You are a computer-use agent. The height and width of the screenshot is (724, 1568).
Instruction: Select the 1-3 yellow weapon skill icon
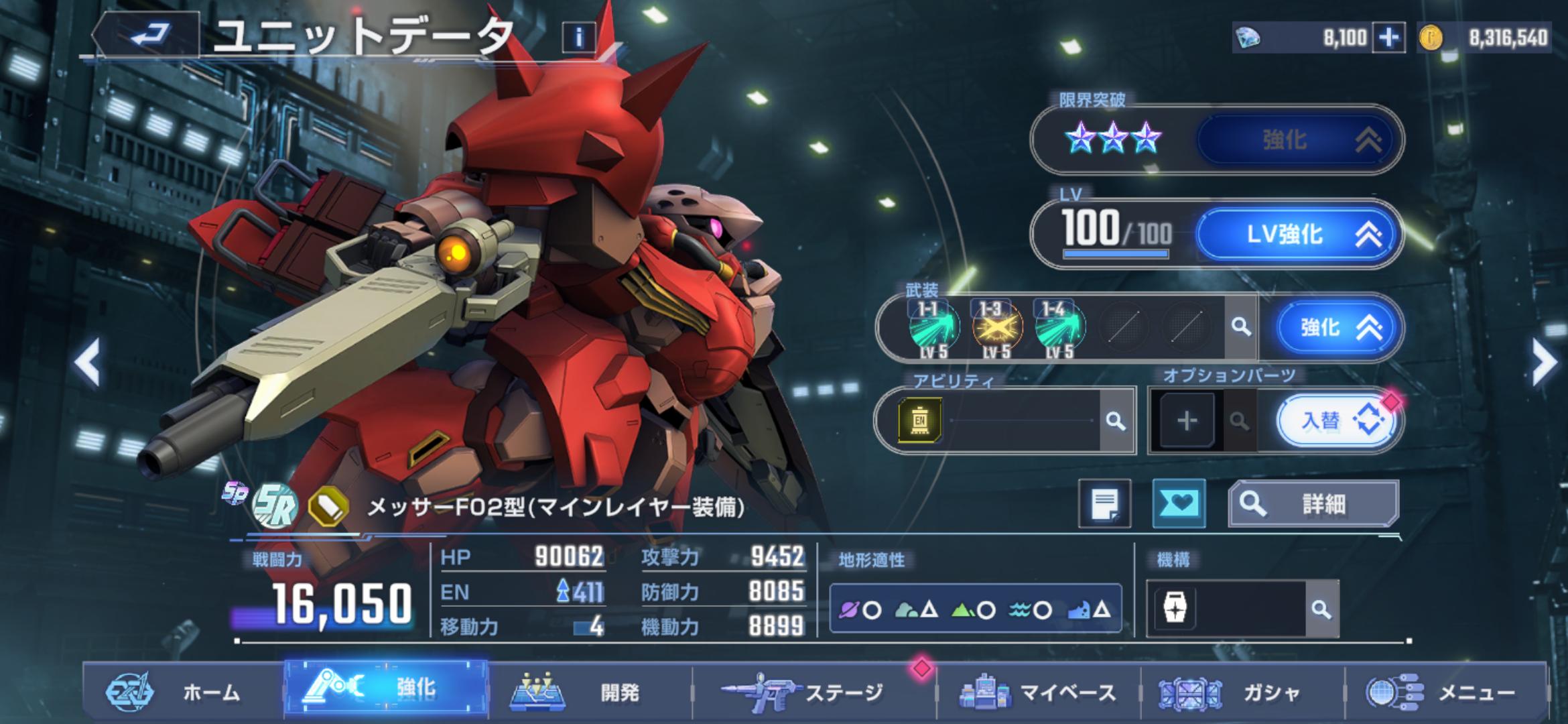(996, 328)
